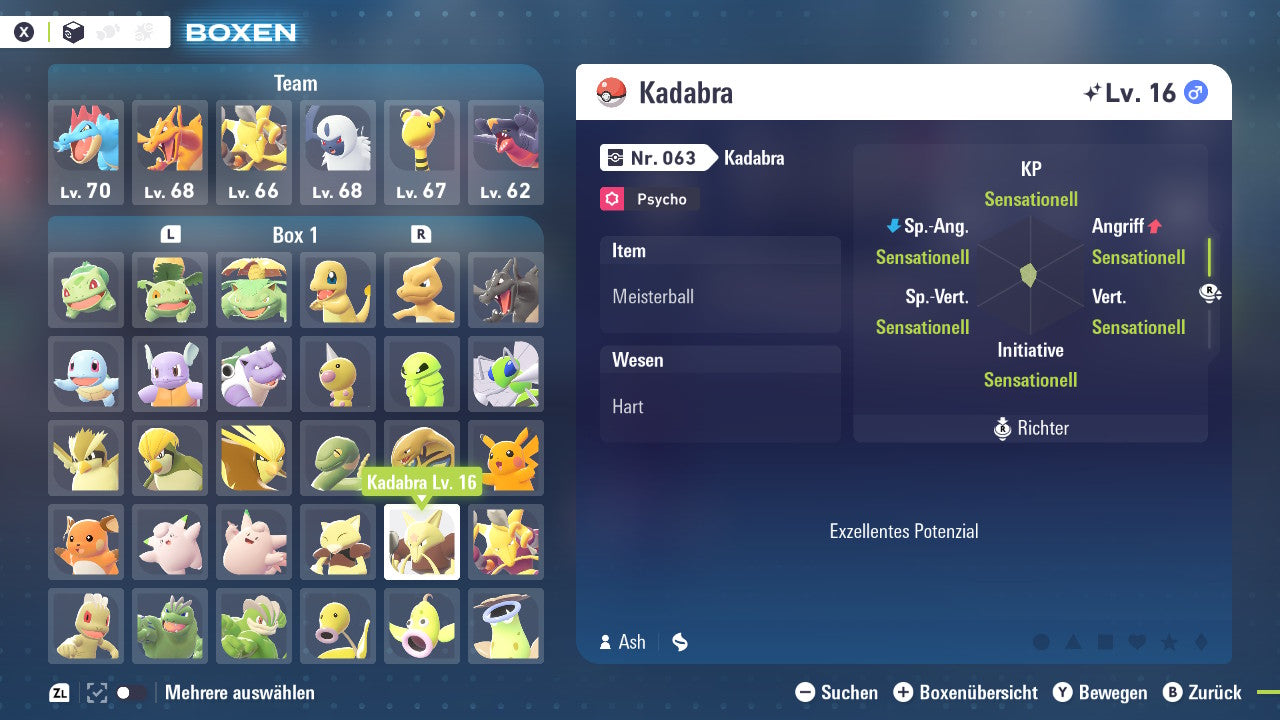Switch to the Team panel
This screenshot has height=720, width=1280.
295,83
